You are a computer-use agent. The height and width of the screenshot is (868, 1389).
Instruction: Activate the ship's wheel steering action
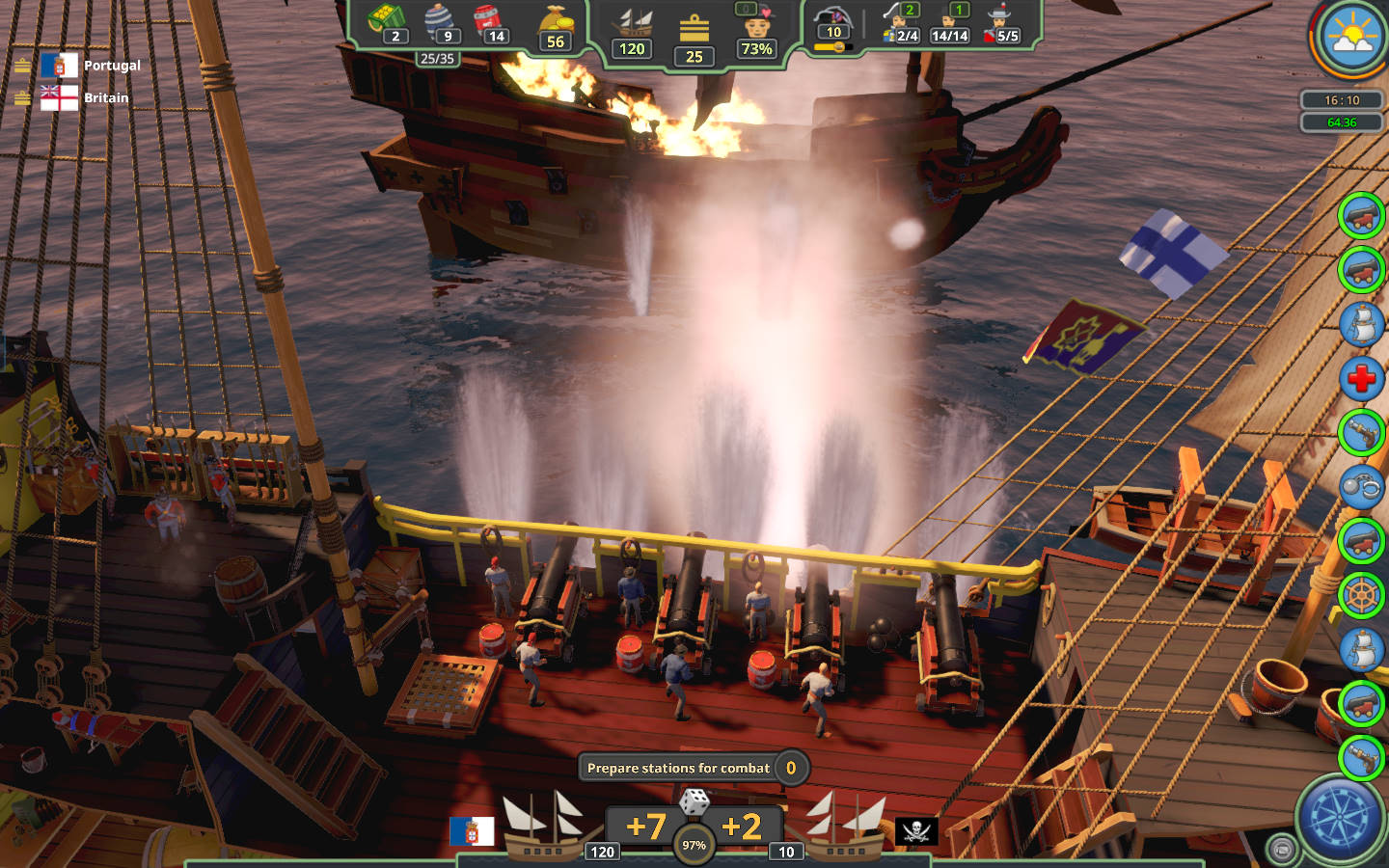(x=1361, y=596)
